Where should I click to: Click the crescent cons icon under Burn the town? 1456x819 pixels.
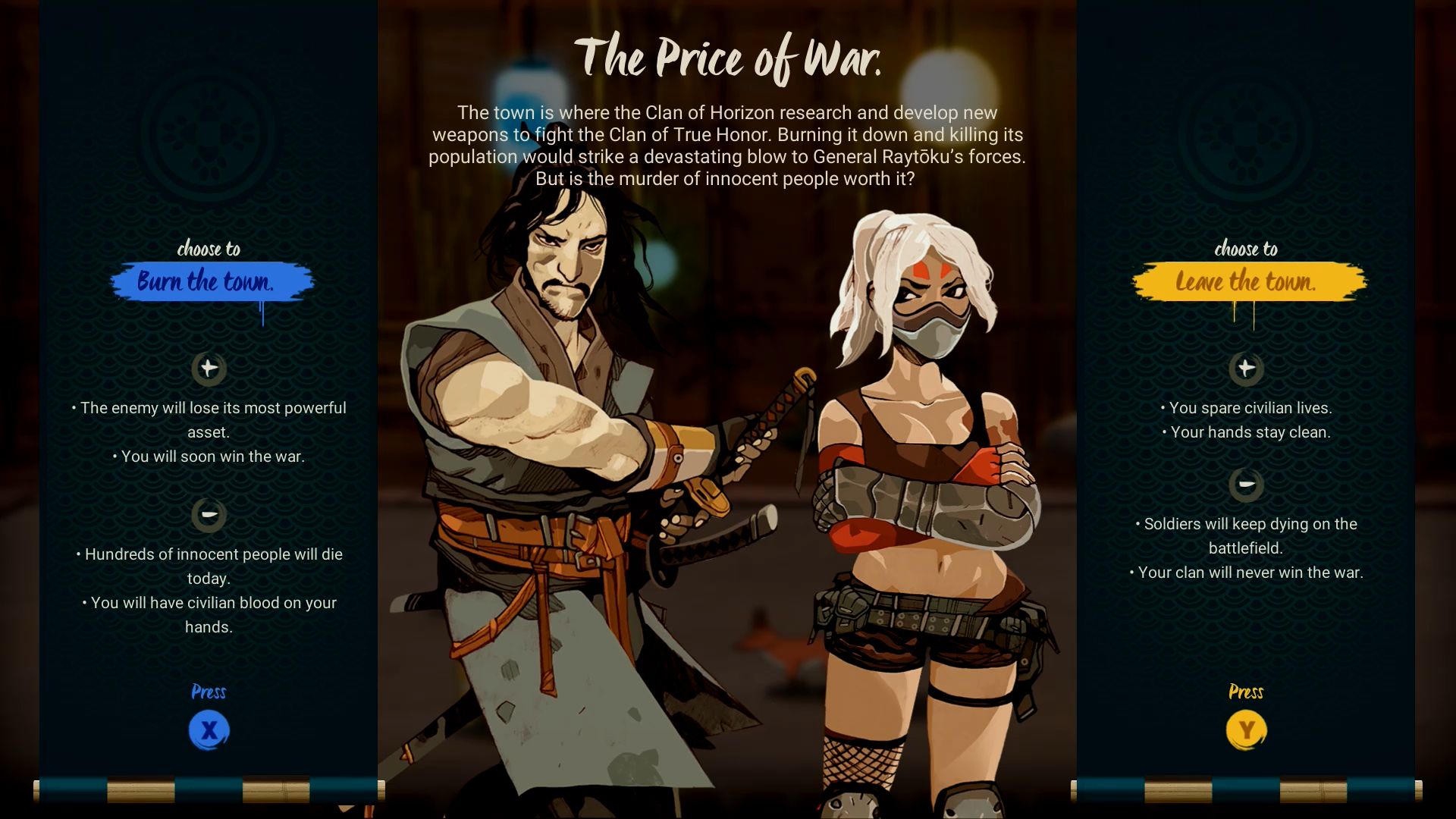point(209,515)
